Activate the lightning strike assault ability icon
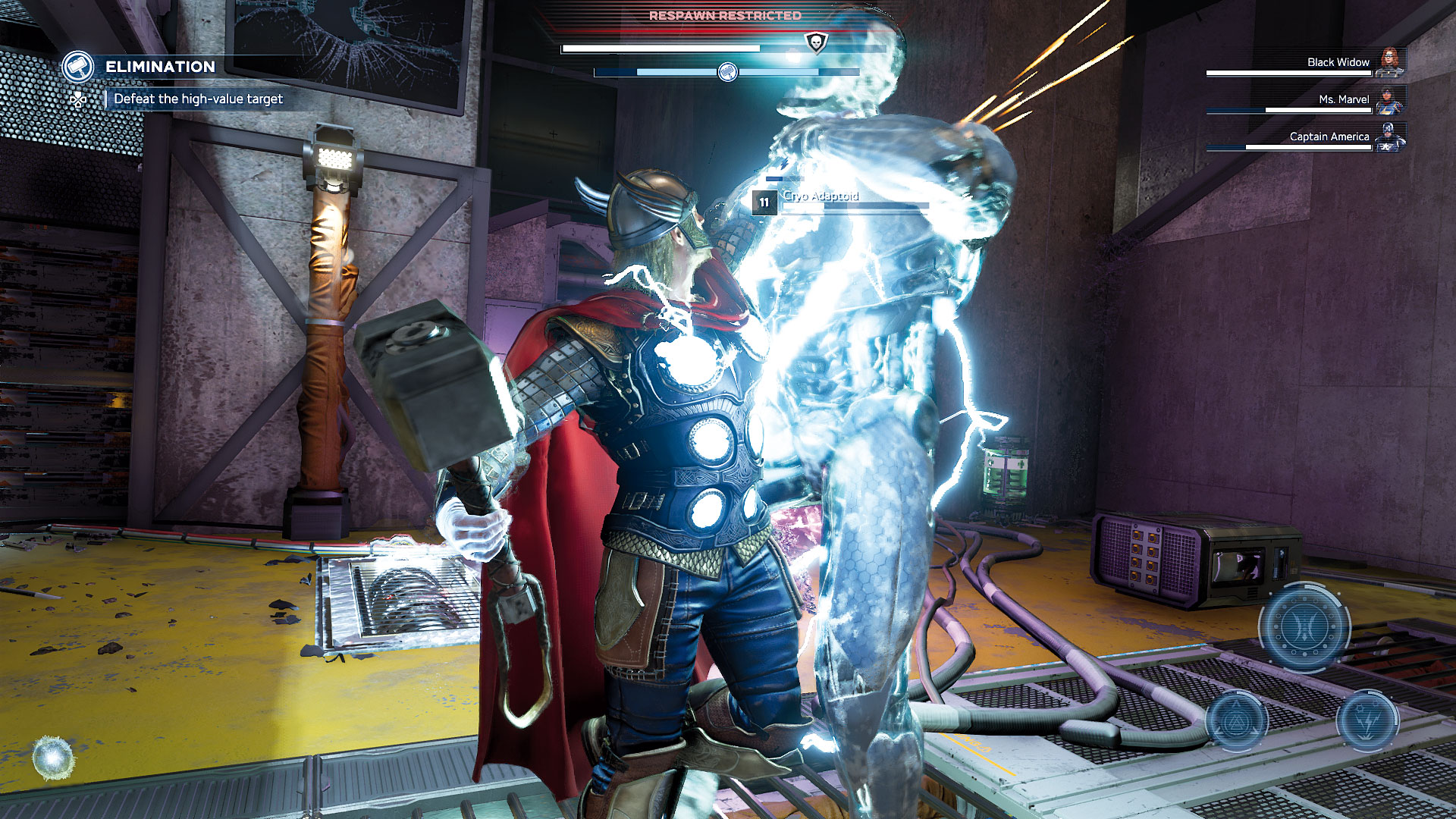The image size is (1456, 819). (x=1367, y=720)
